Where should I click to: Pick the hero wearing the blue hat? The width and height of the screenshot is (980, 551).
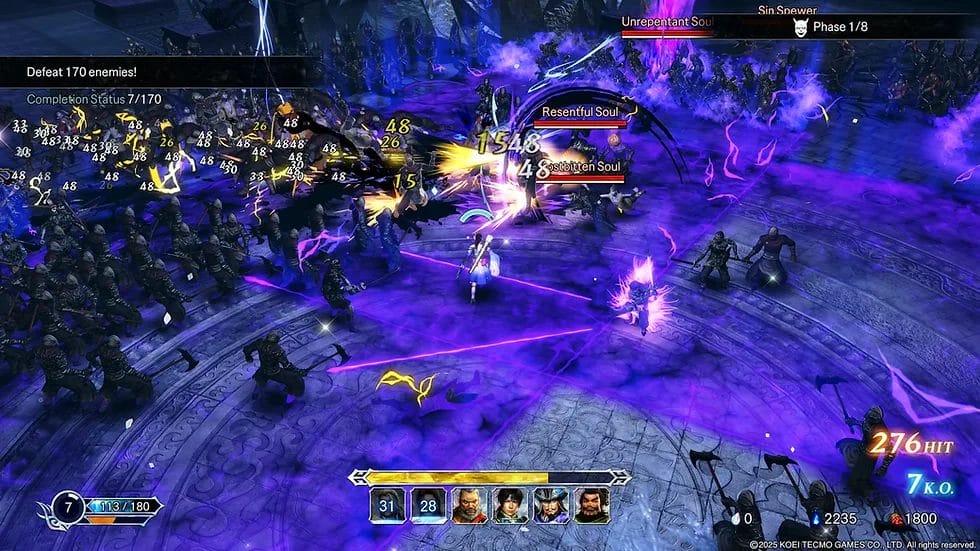point(549,505)
